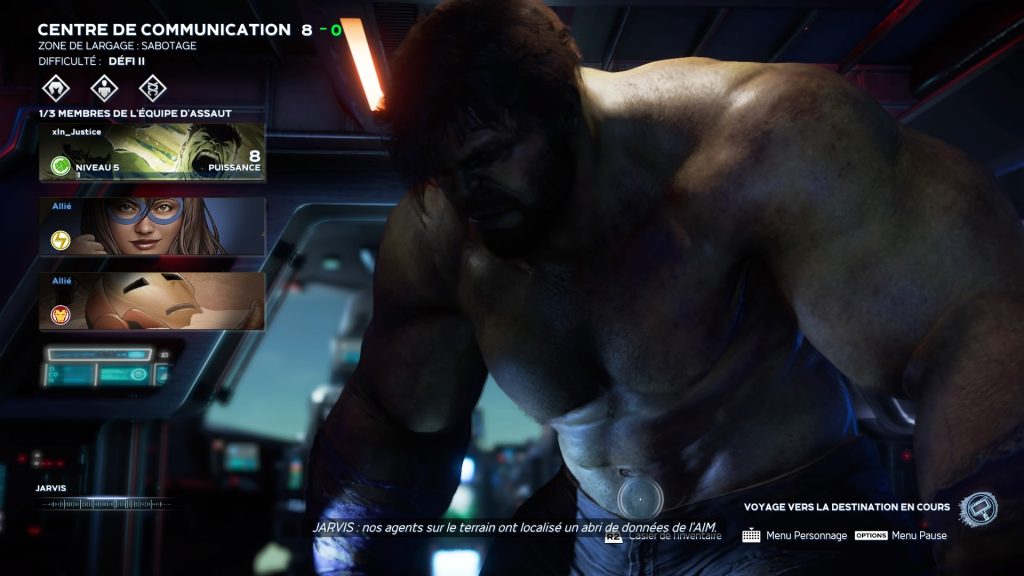Open Casier de l'inventaire
The height and width of the screenshot is (576, 1024).
672,536
